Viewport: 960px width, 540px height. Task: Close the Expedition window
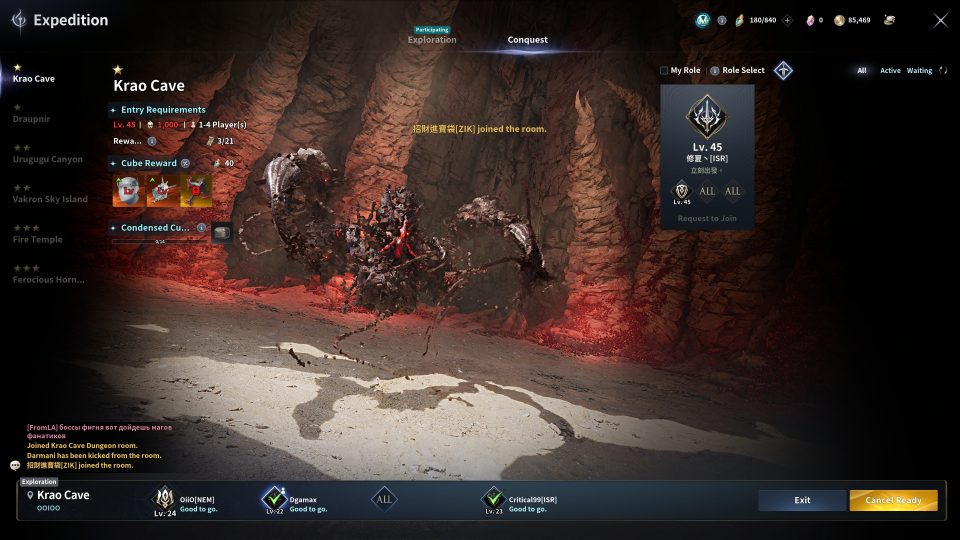click(x=940, y=20)
